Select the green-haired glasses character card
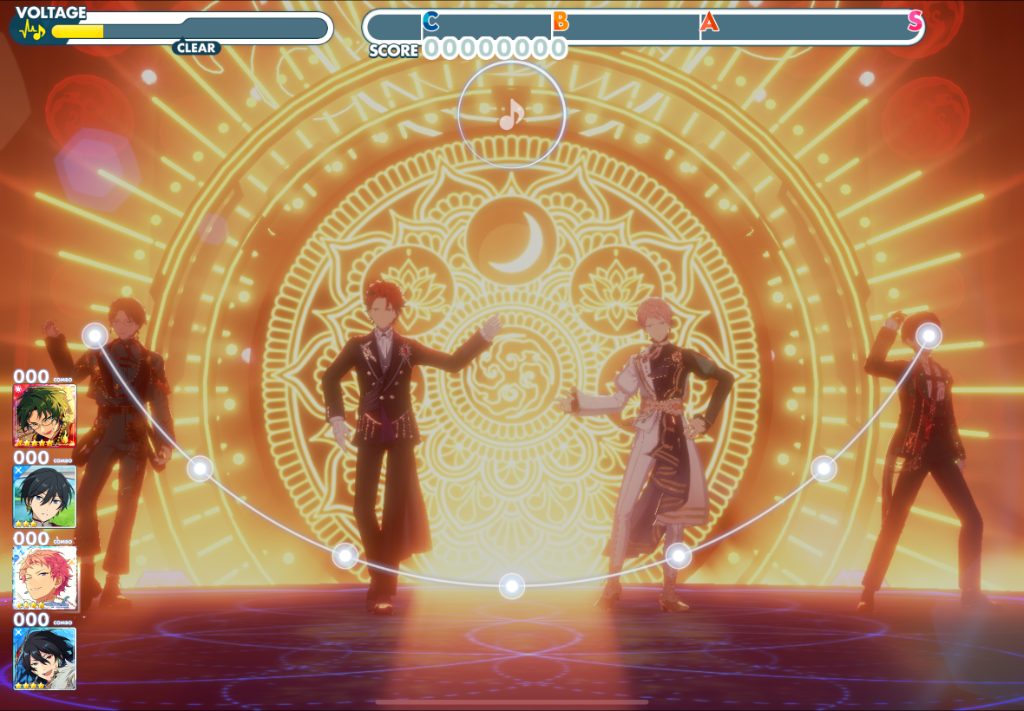Screen dimensions: 1024x711 click(44, 415)
